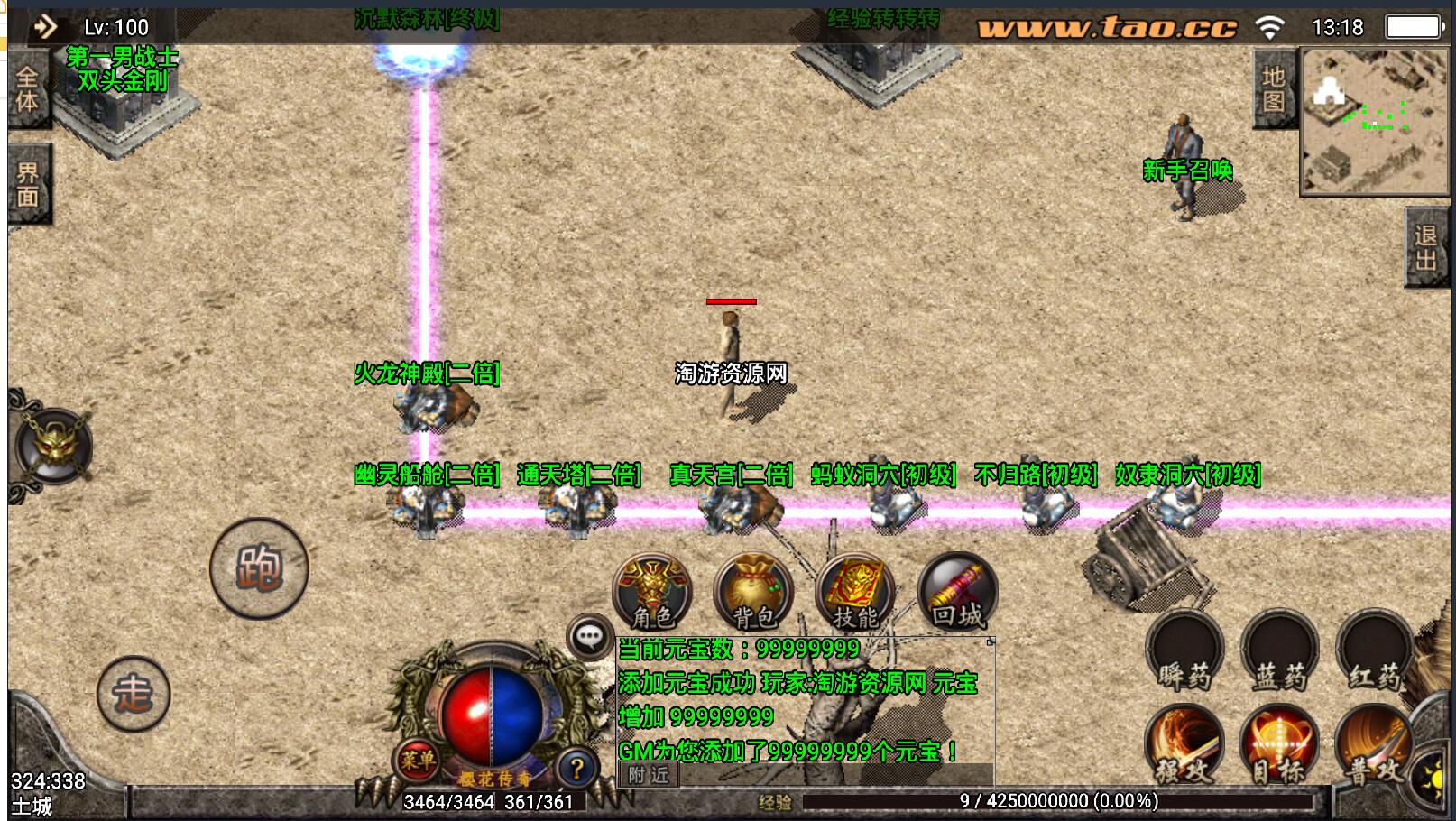Use the 红药 health potion slot
1456x821 pixels.
[1374, 651]
